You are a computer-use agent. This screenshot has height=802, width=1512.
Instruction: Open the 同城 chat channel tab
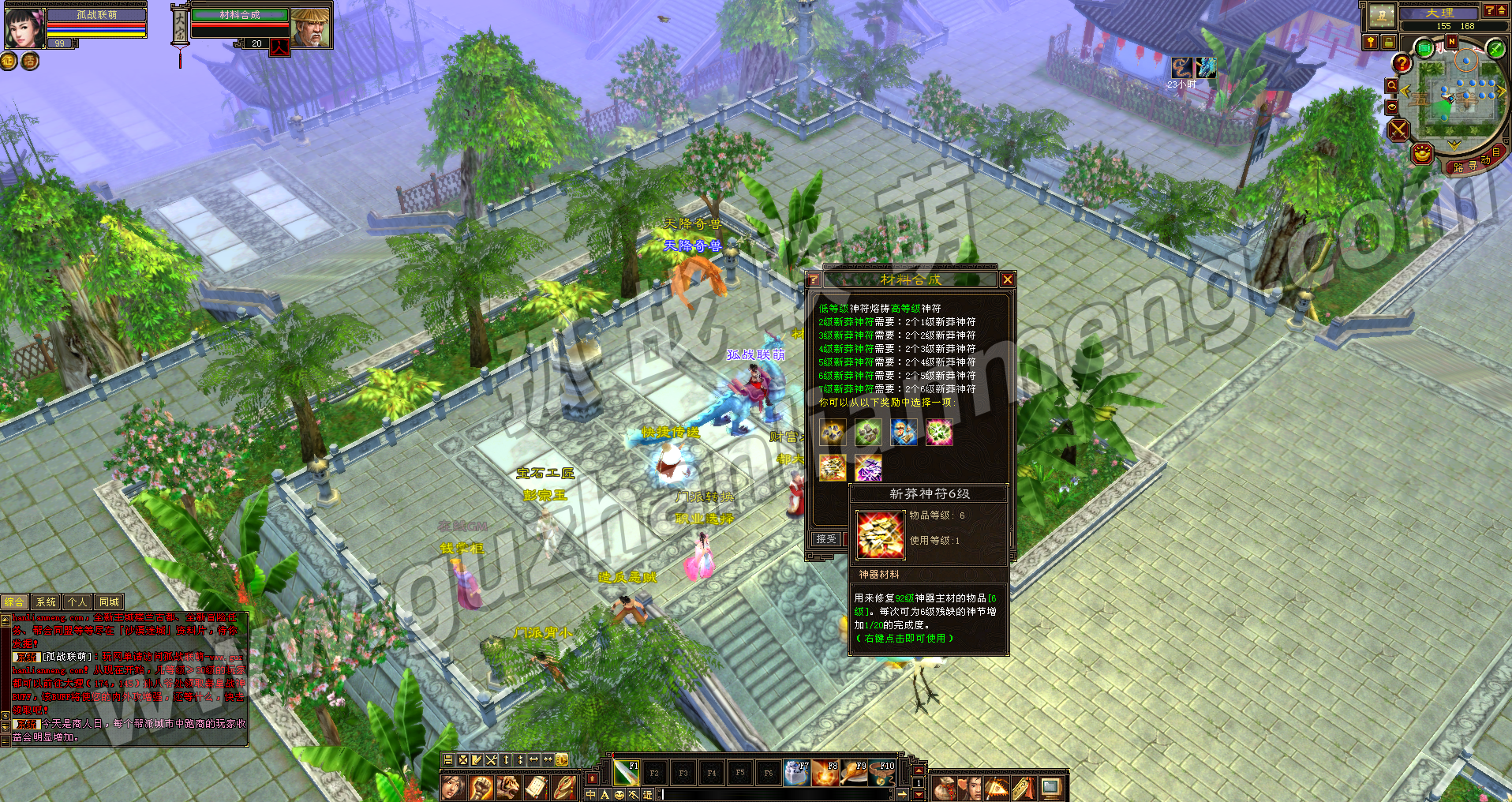coord(109,602)
